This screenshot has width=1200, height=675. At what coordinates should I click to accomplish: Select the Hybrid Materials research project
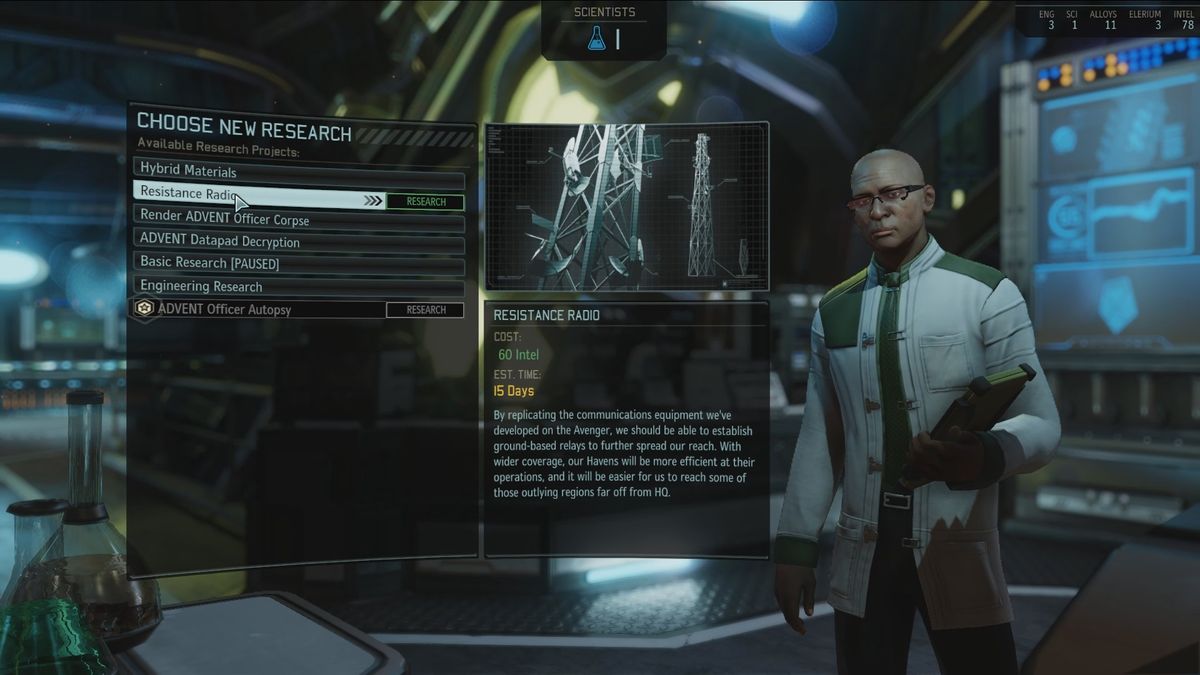coord(298,171)
